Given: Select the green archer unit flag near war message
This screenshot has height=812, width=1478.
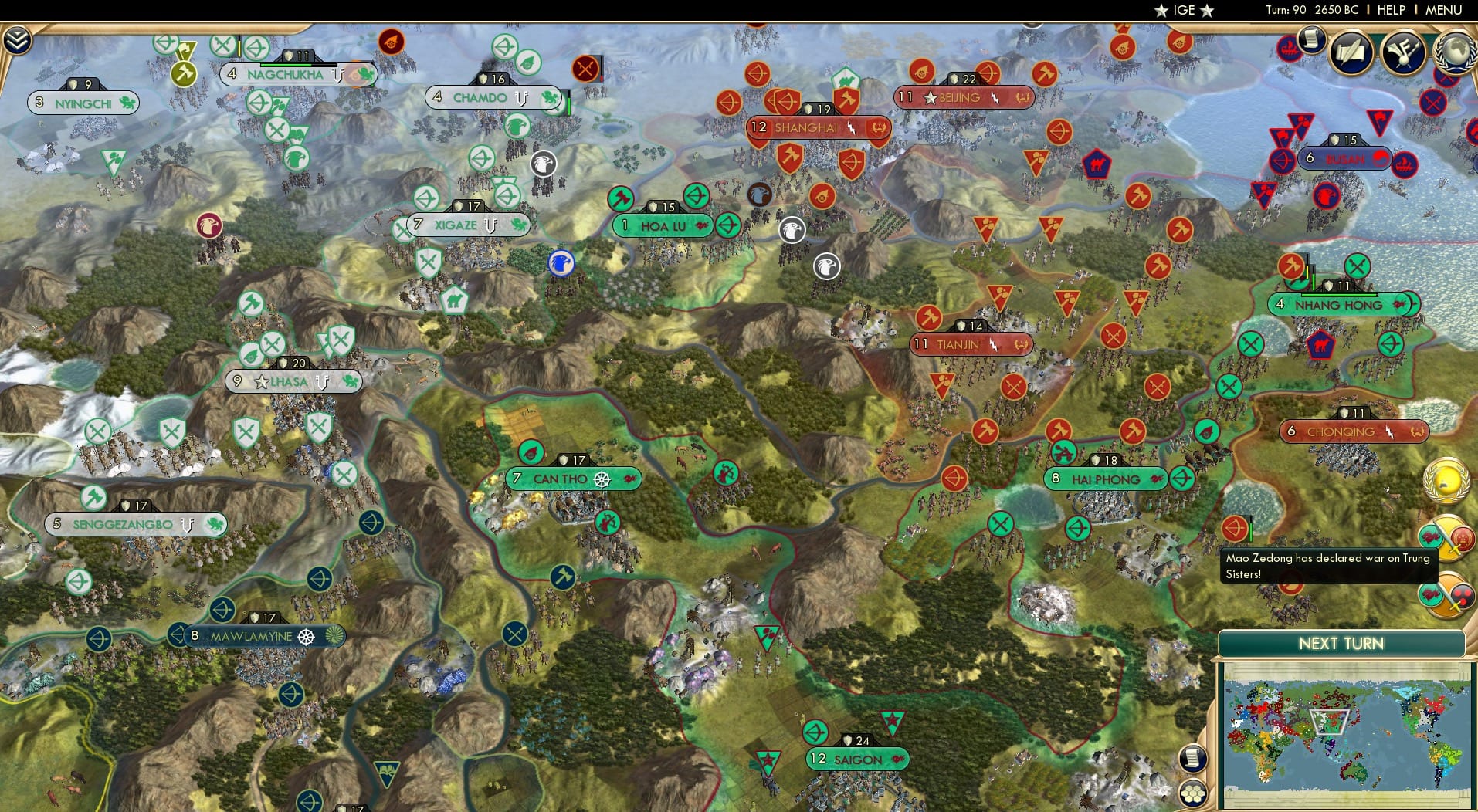Looking at the screenshot, I should coord(1181,479).
